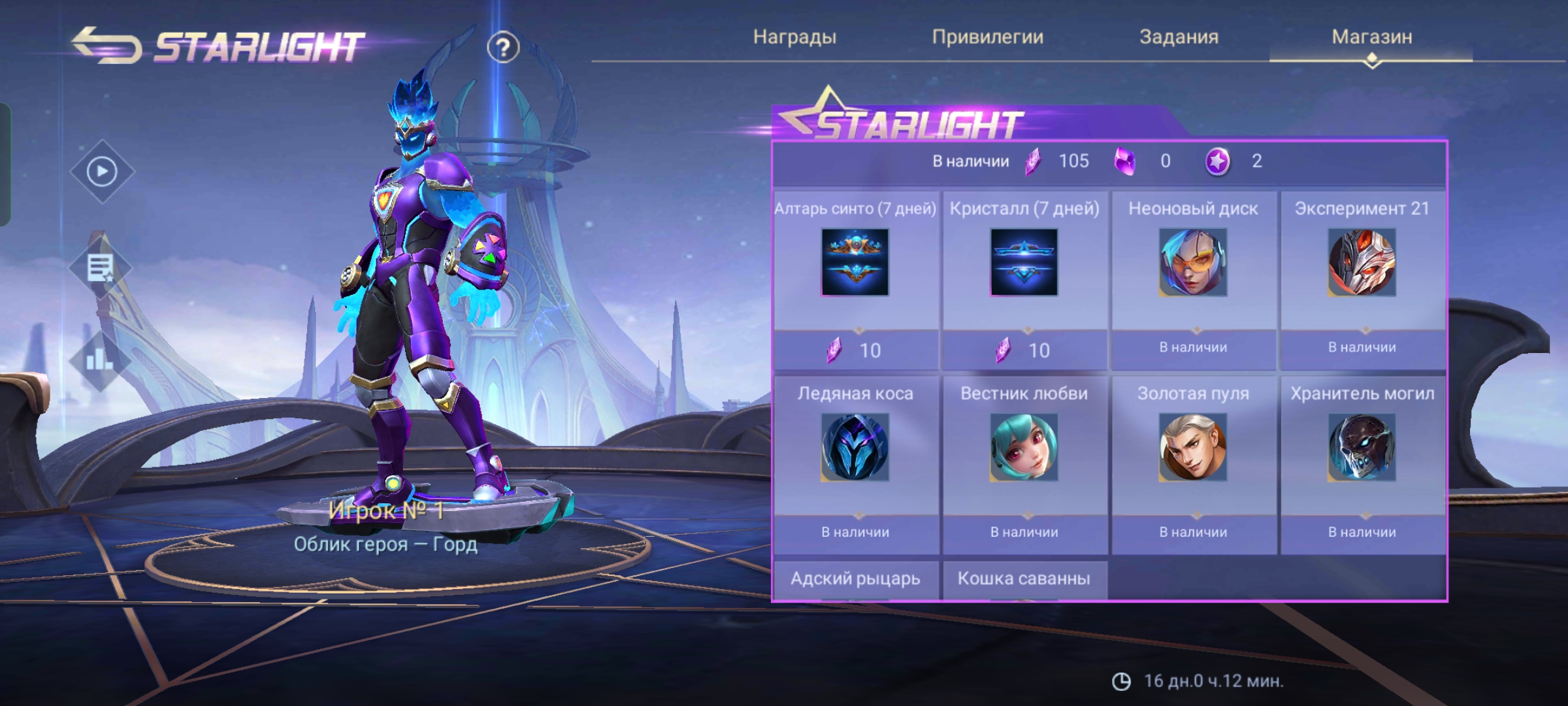Select the Неоновый диск skin item
This screenshot has width=1568, height=706.
[1193, 263]
